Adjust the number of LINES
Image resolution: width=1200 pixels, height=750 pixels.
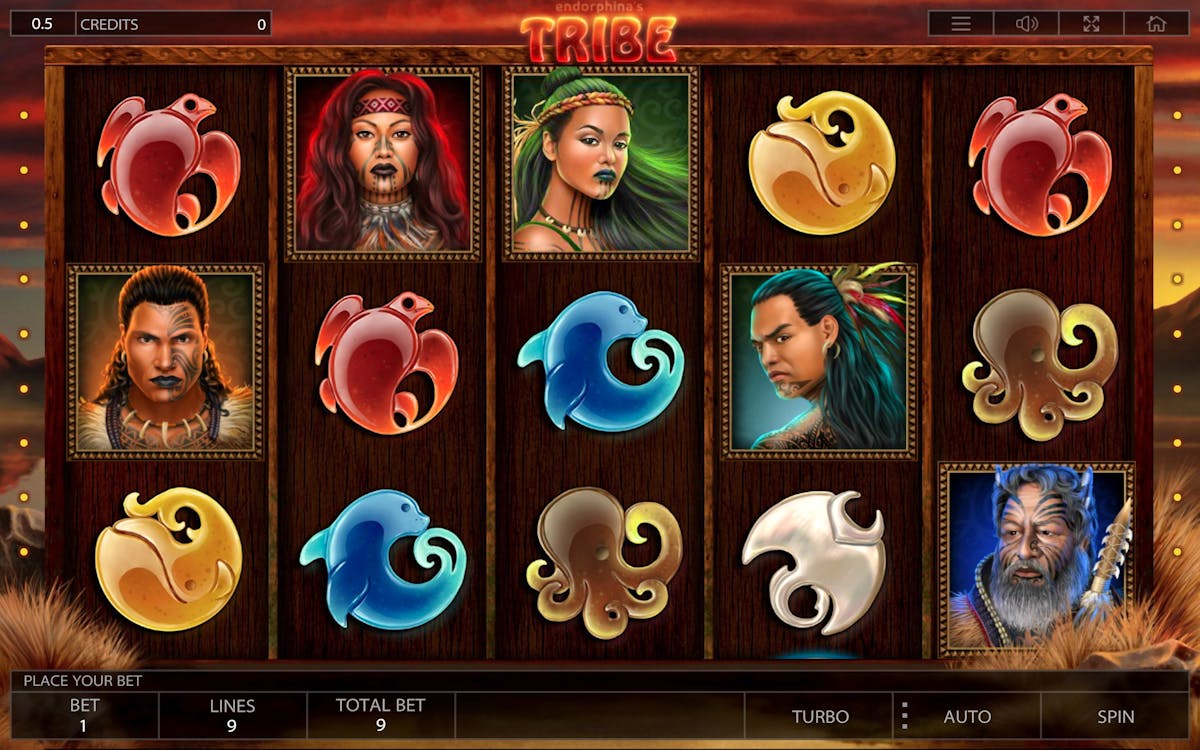(x=232, y=716)
